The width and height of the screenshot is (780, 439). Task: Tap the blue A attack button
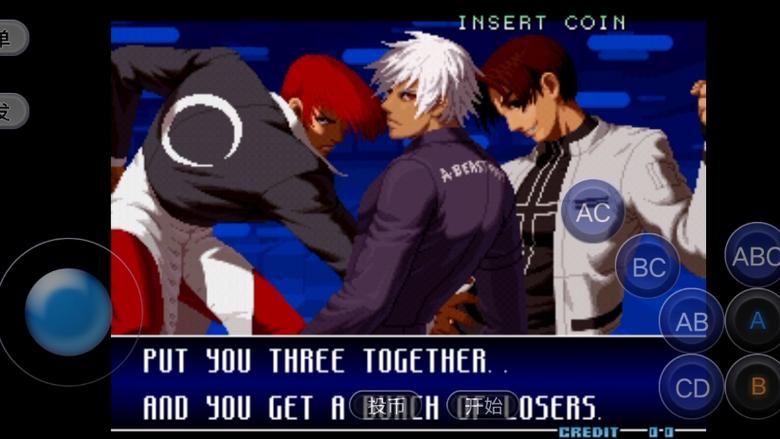tap(757, 321)
